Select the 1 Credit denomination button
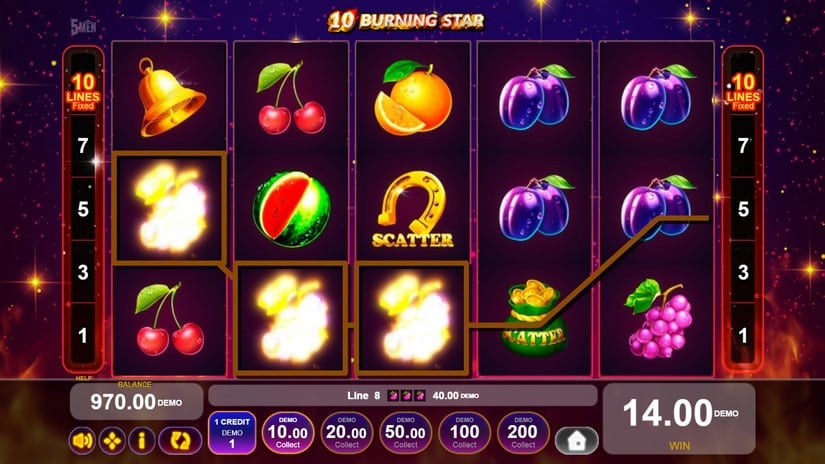The height and width of the screenshot is (464, 825). coord(232,433)
